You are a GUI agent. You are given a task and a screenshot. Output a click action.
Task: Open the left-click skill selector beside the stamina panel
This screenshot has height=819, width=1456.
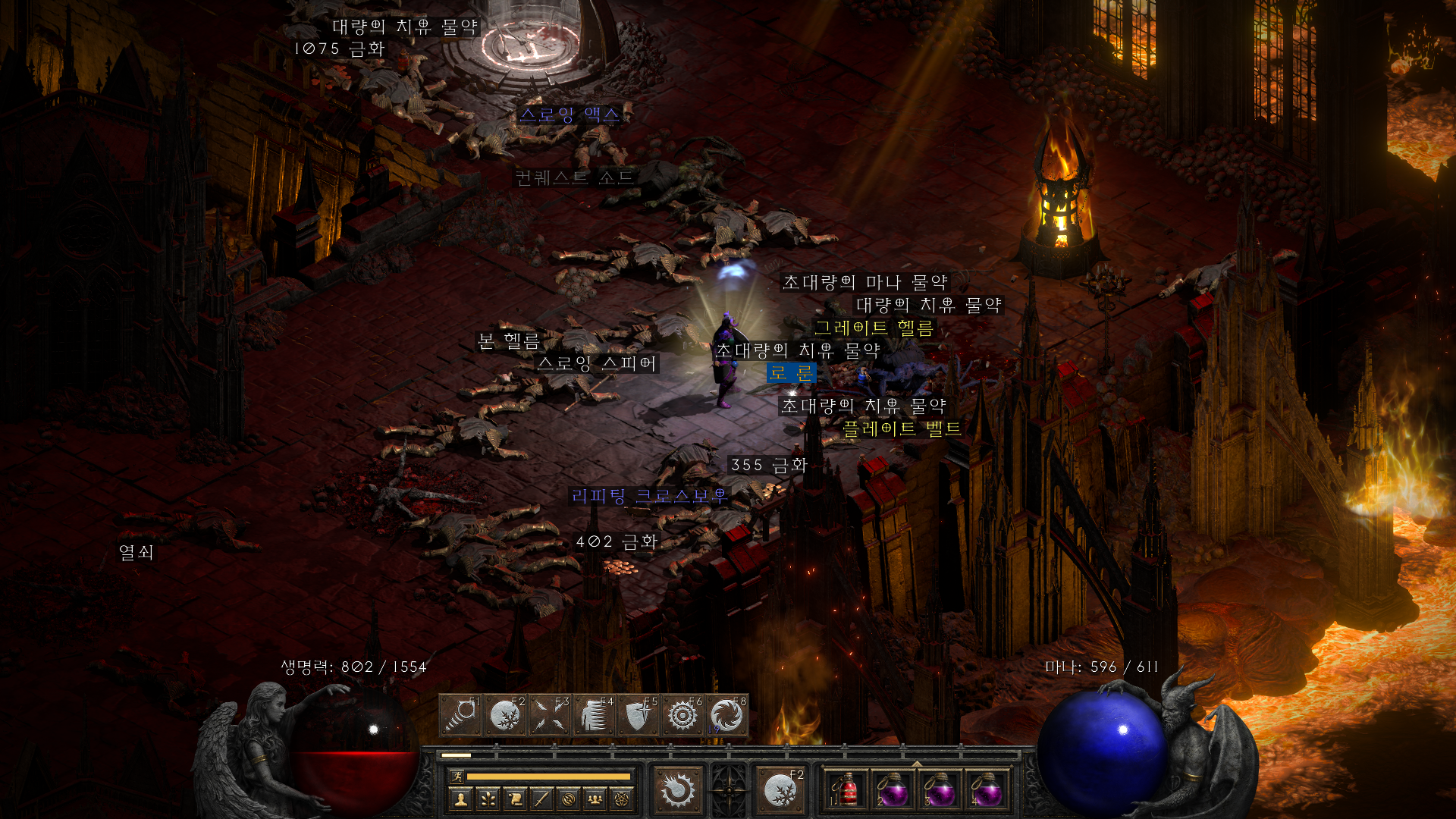[677, 790]
